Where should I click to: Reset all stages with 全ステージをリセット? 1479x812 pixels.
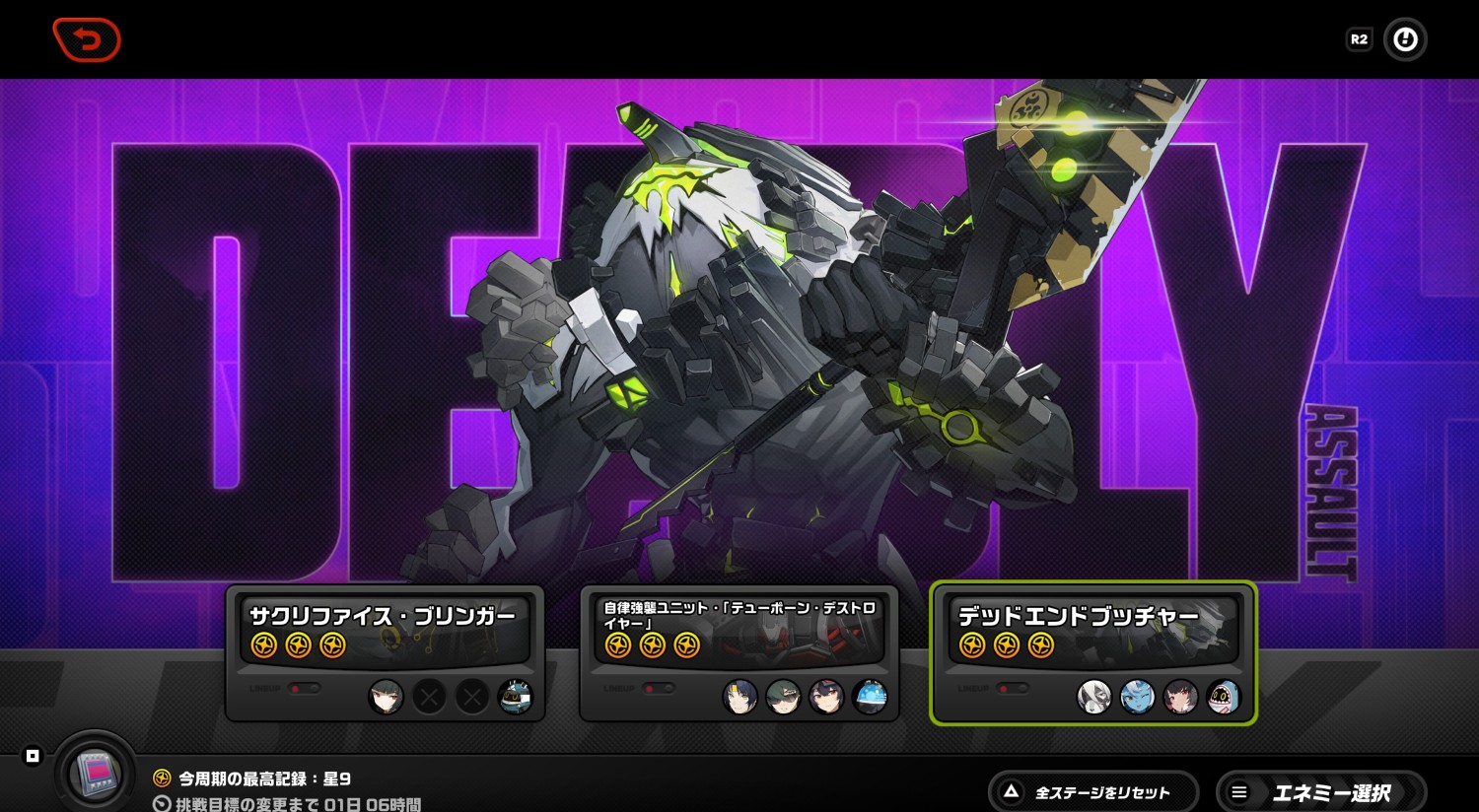[1092, 792]
